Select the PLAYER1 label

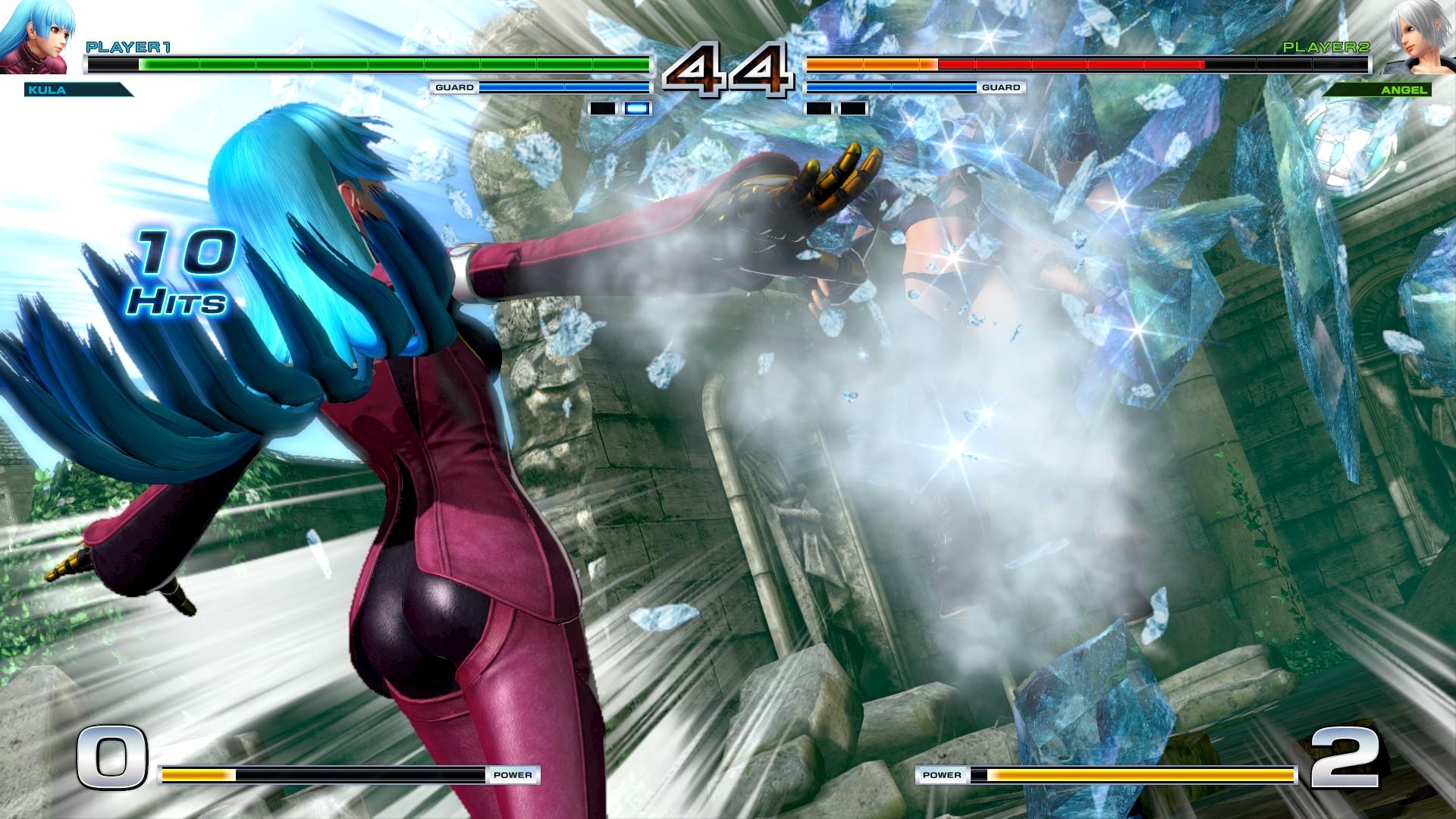click(x=127, y=47)
